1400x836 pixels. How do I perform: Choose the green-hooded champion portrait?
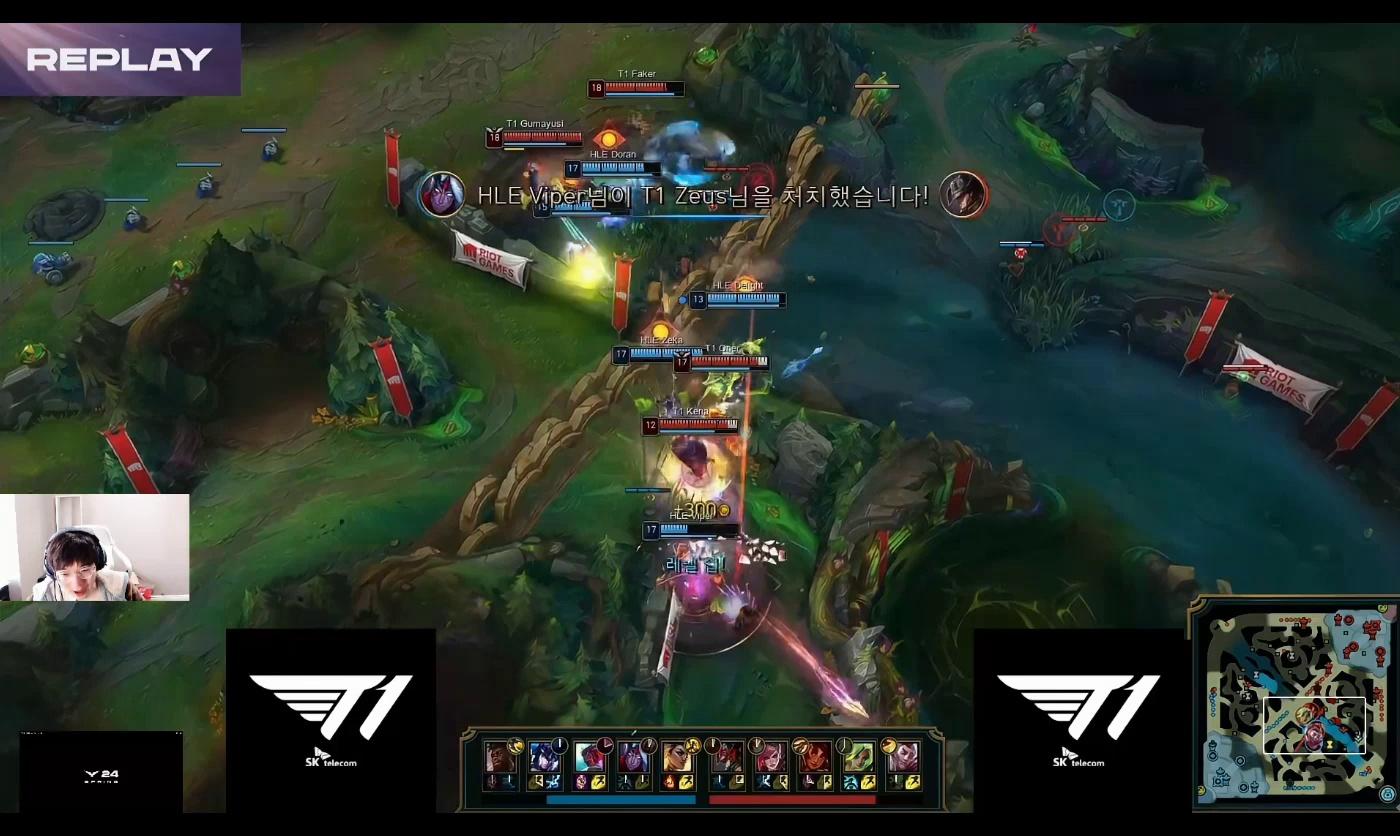point(857,756)
